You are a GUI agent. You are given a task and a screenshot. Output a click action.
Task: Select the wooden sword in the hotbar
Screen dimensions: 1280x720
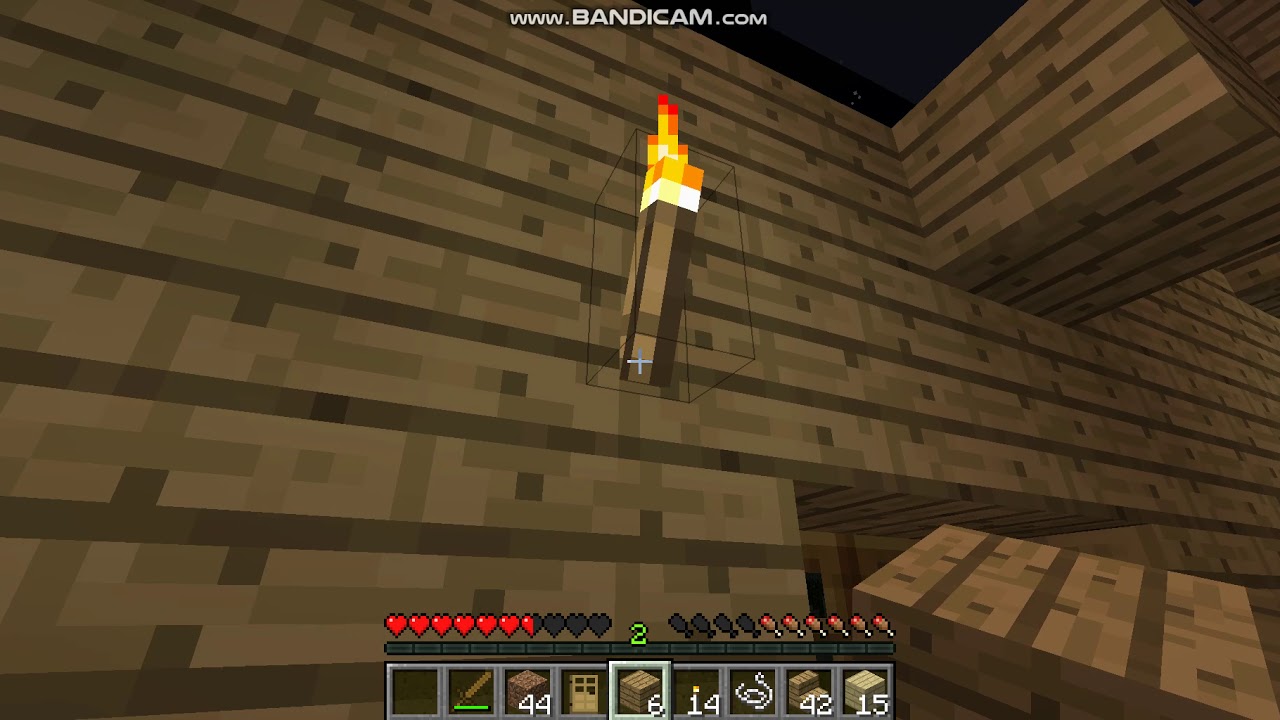click(x=470, y=690)
